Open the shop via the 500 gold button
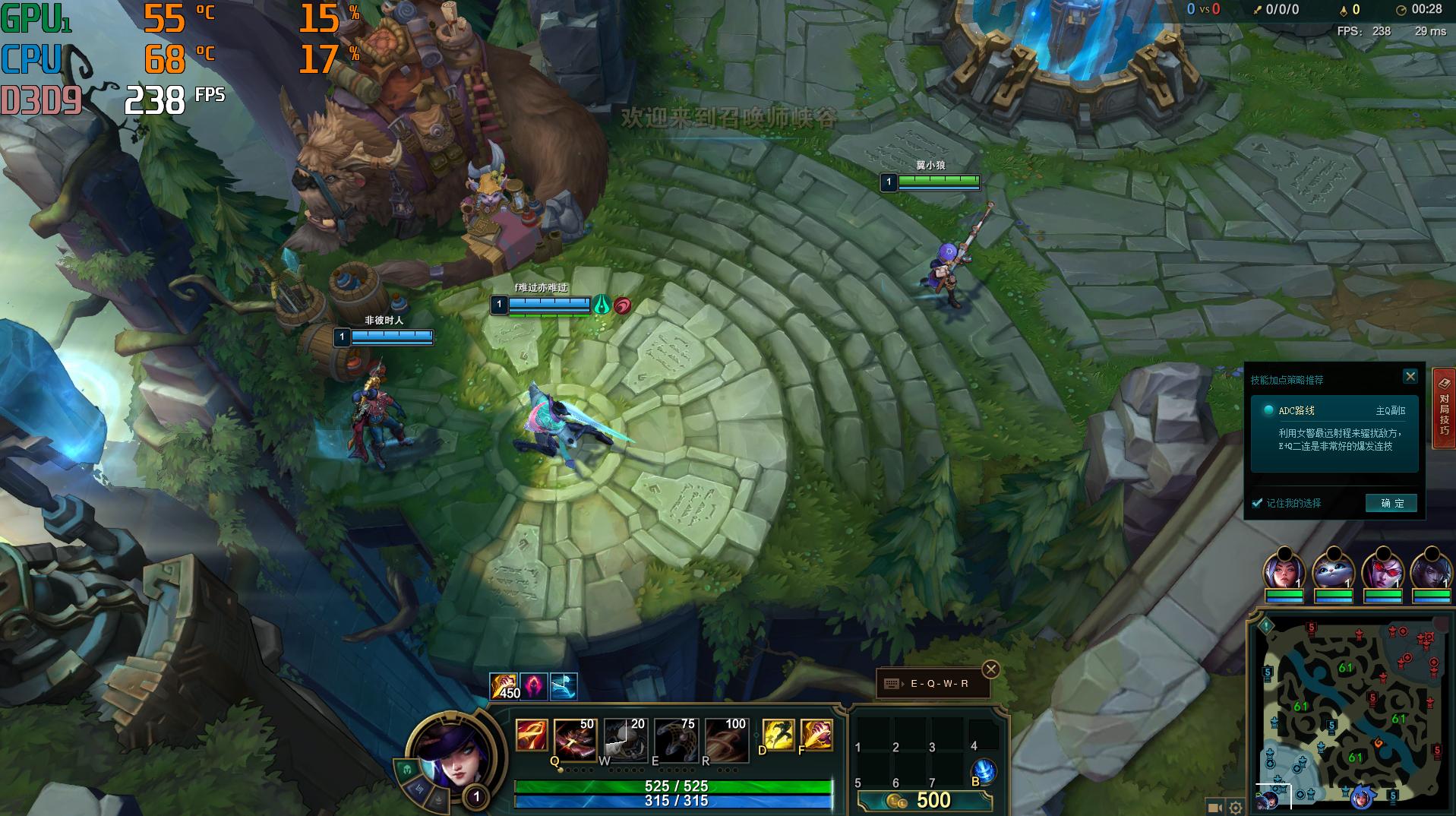1456x816 pixels. 924,800
